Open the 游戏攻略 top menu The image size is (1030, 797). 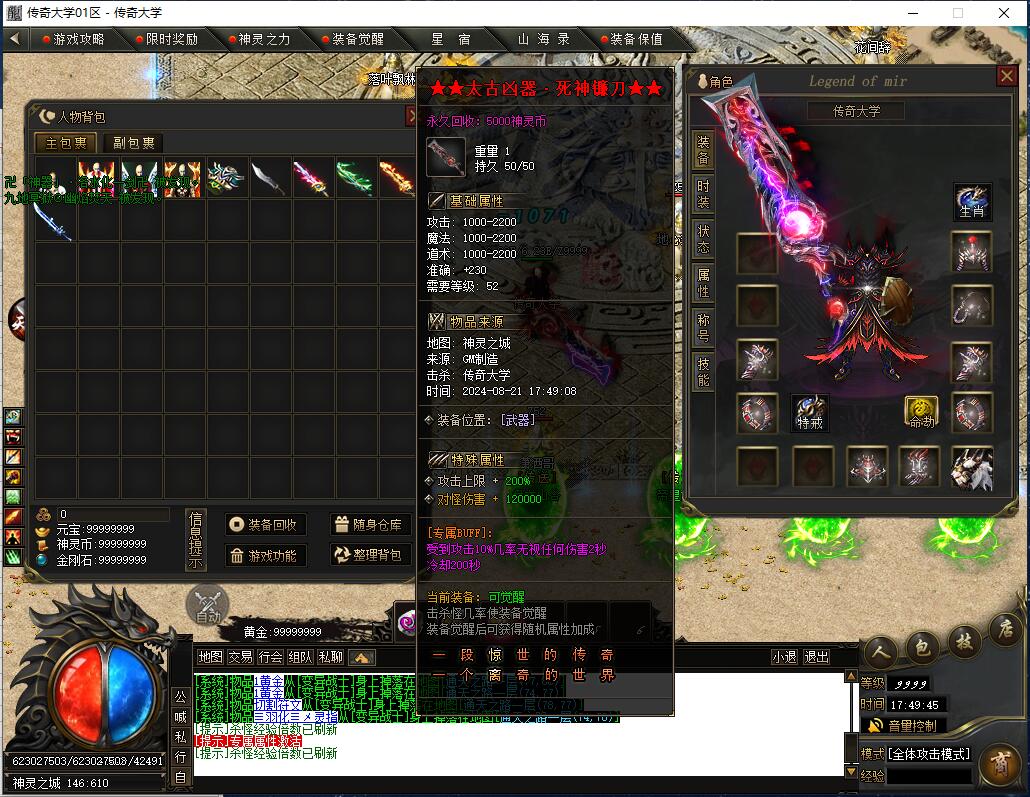pos(78,39)
